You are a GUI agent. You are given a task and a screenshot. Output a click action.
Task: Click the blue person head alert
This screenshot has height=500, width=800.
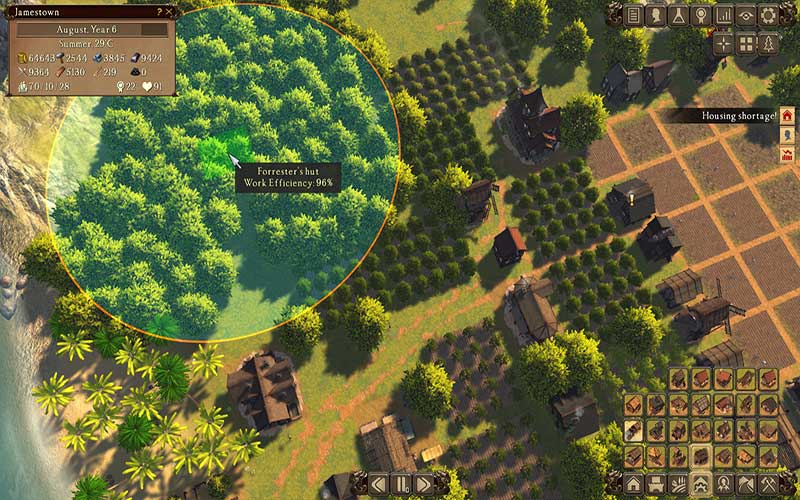click(x=786, y=135)
